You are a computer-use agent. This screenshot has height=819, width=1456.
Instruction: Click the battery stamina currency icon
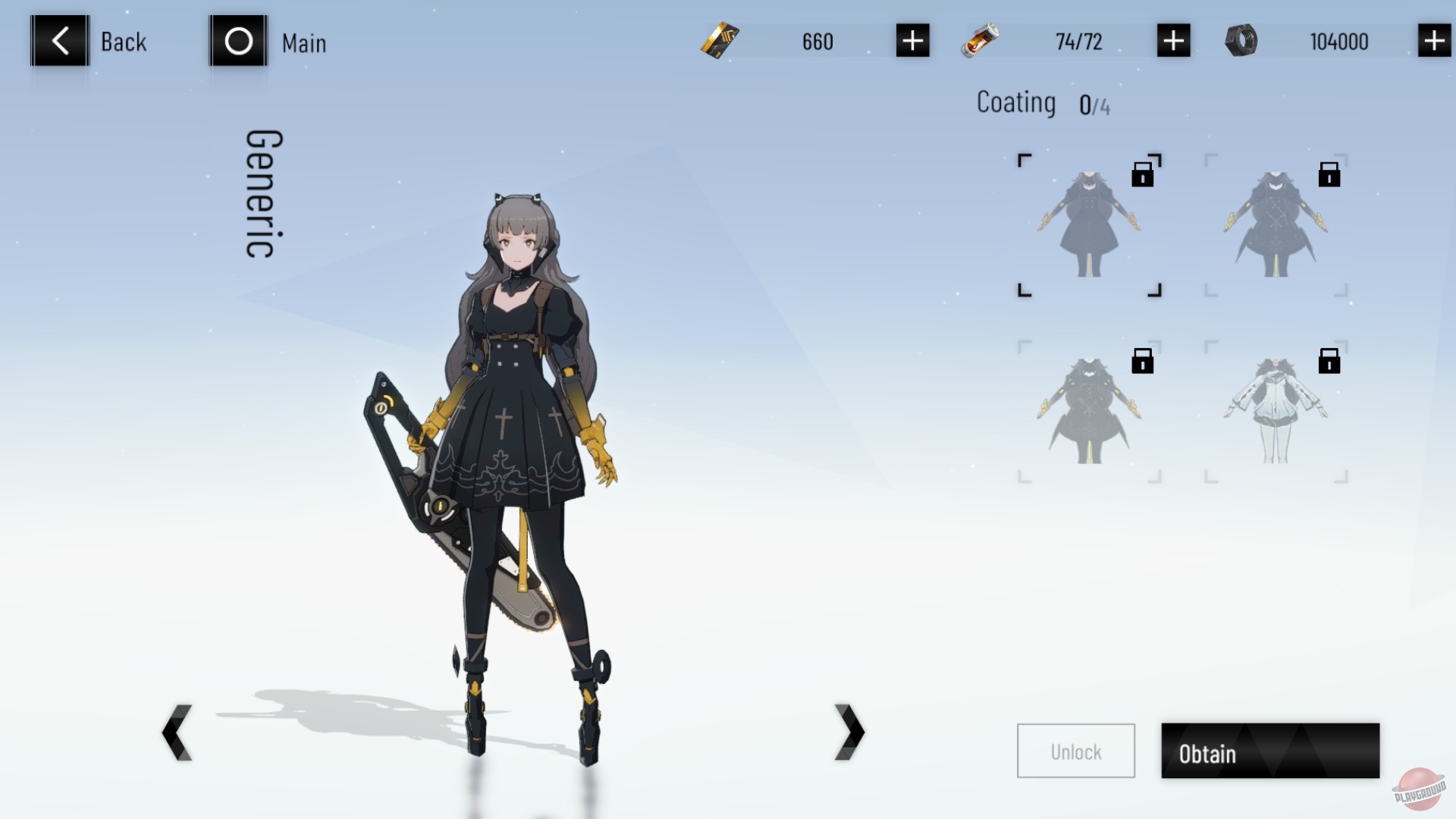tap(978, 42)
